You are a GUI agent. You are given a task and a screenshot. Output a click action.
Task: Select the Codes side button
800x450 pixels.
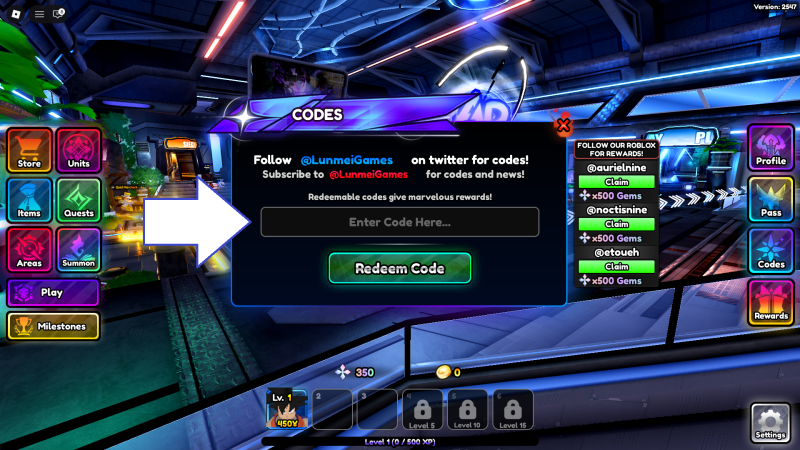click(x=771, y=251)
